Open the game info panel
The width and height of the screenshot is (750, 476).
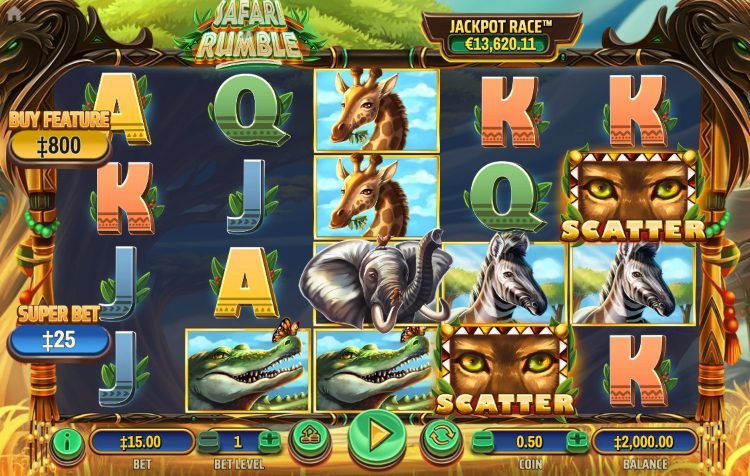tap(68, 440)
